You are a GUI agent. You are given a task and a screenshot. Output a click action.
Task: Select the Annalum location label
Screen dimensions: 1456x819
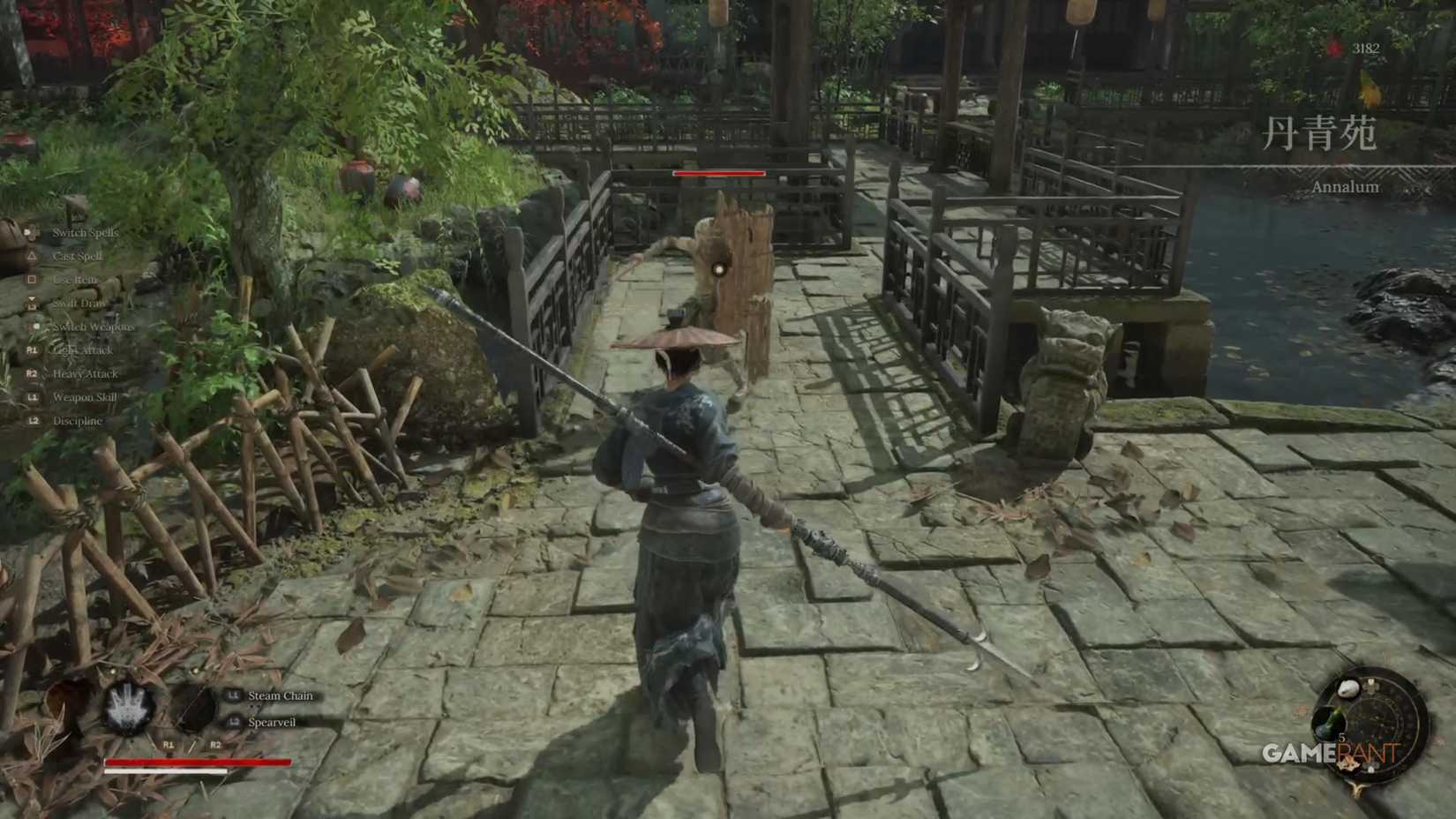tap(1344, 188)
